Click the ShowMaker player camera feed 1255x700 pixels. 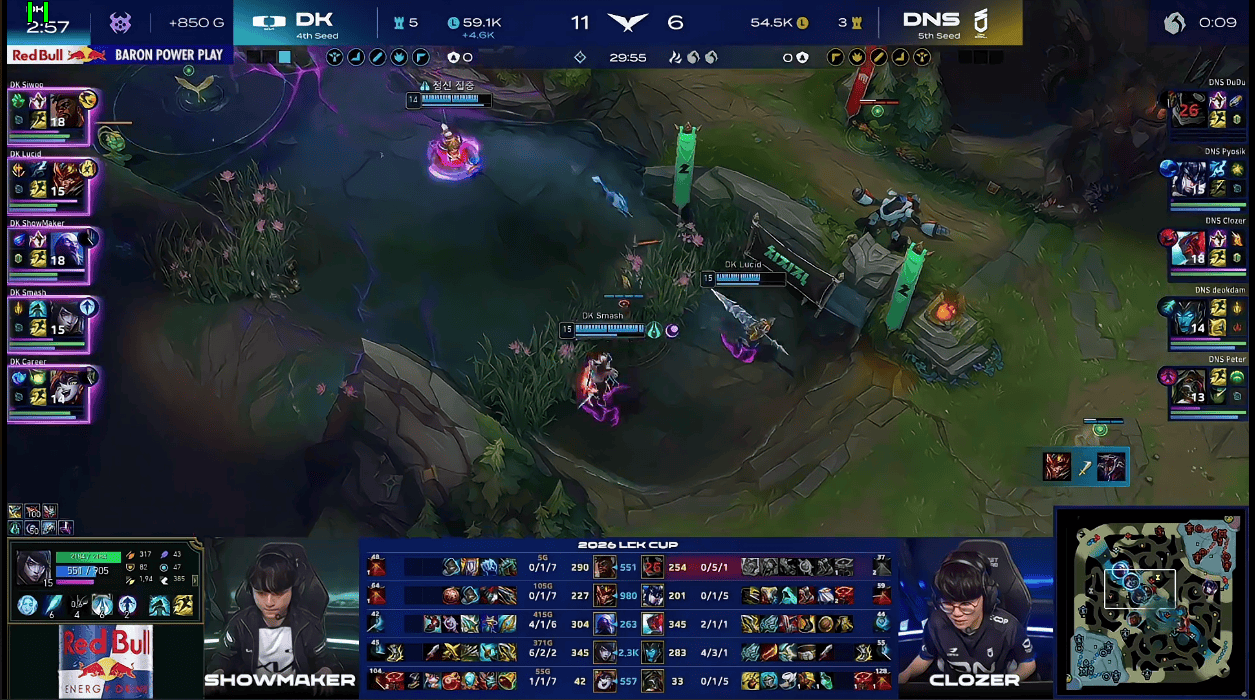click(280, 610)
